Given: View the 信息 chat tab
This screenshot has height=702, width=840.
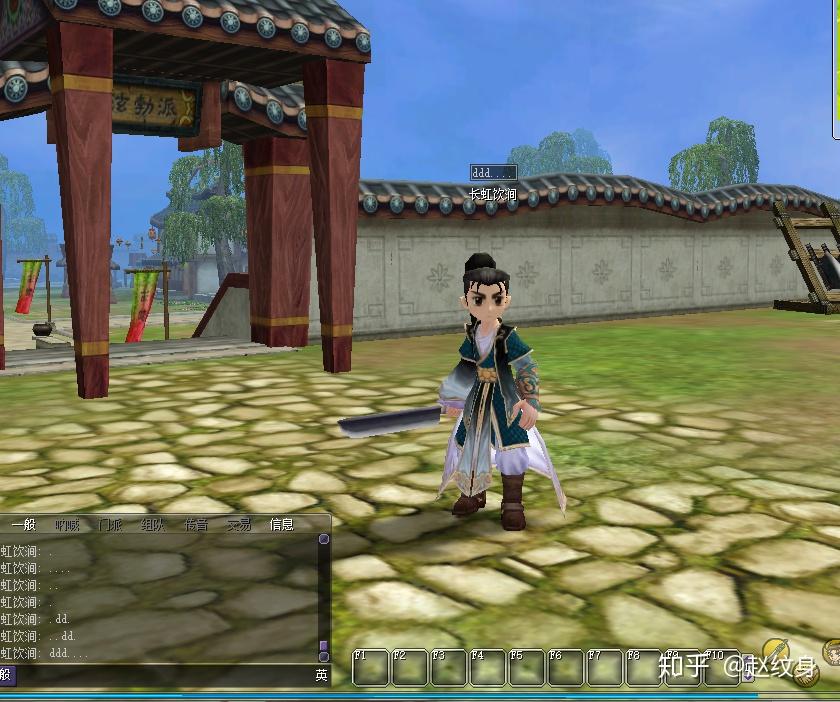Looking at the screenshot, I should 281,524.
